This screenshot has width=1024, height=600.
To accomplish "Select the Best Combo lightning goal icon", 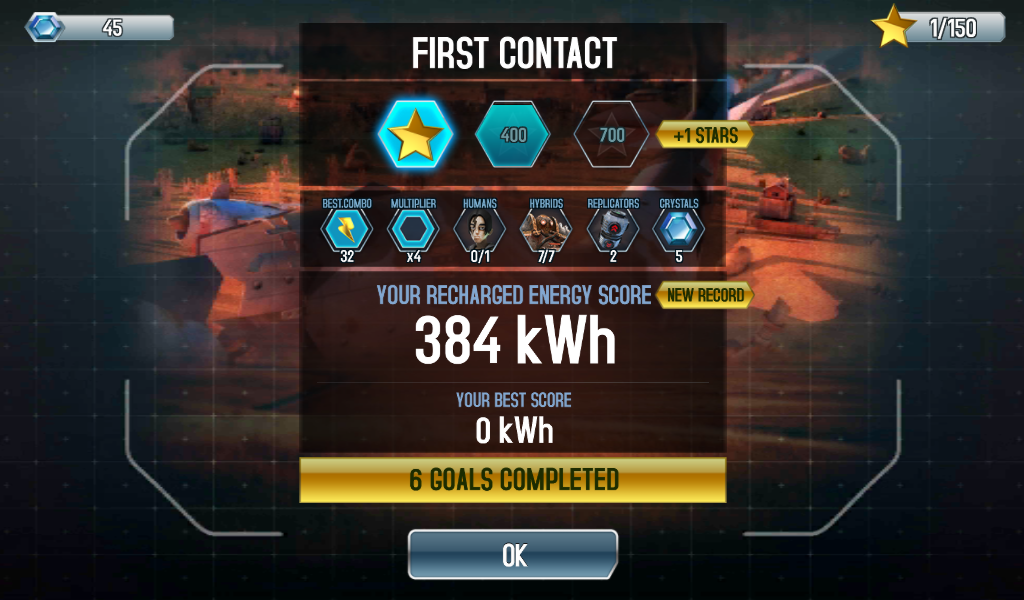I will click(x=346, y=230).
